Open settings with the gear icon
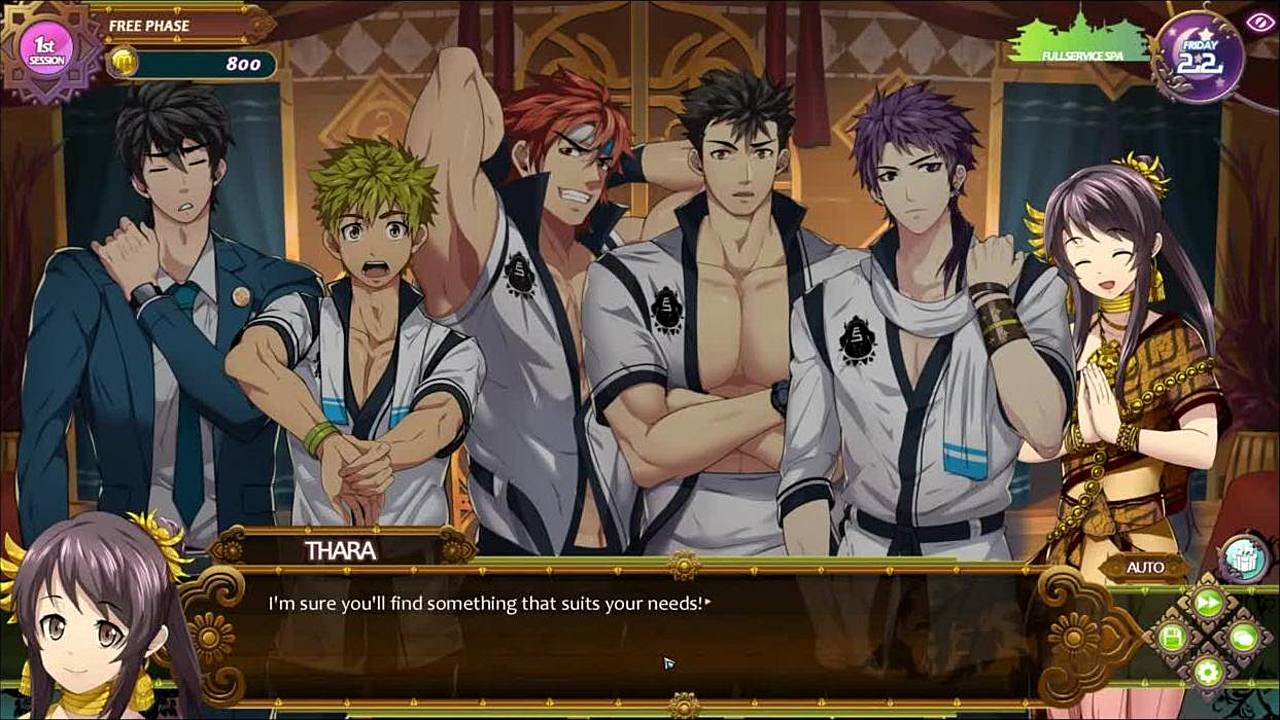Screen dimensions: 1280x720 1208,670
